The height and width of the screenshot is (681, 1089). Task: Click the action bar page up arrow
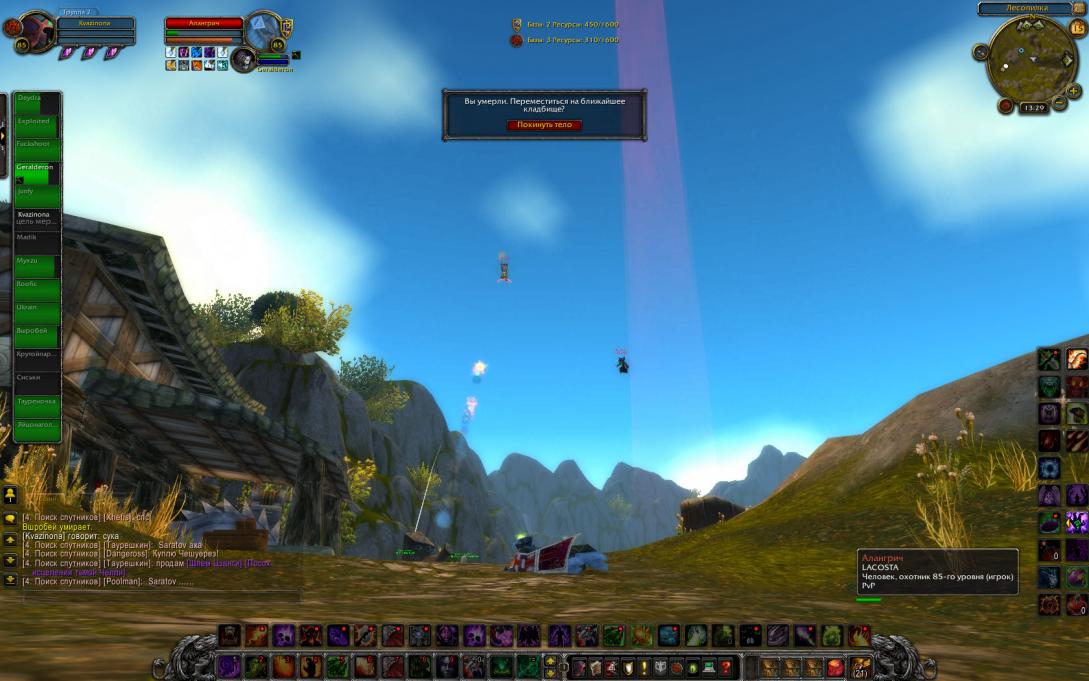click(x=549, y=662)
